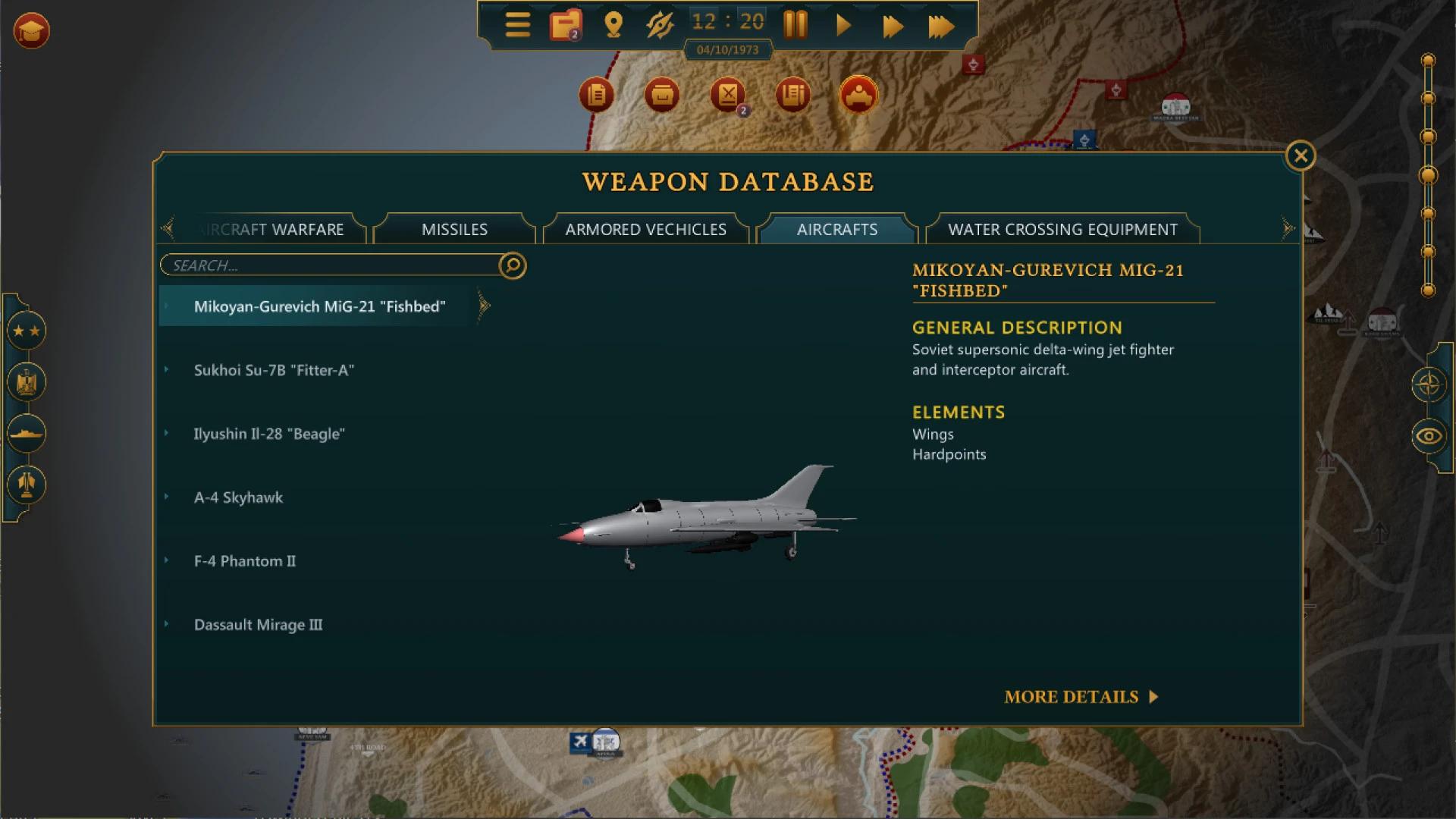Select the tank units icon below the toolbar
This screenshot has width=1456, height=819.
[857, 95]
